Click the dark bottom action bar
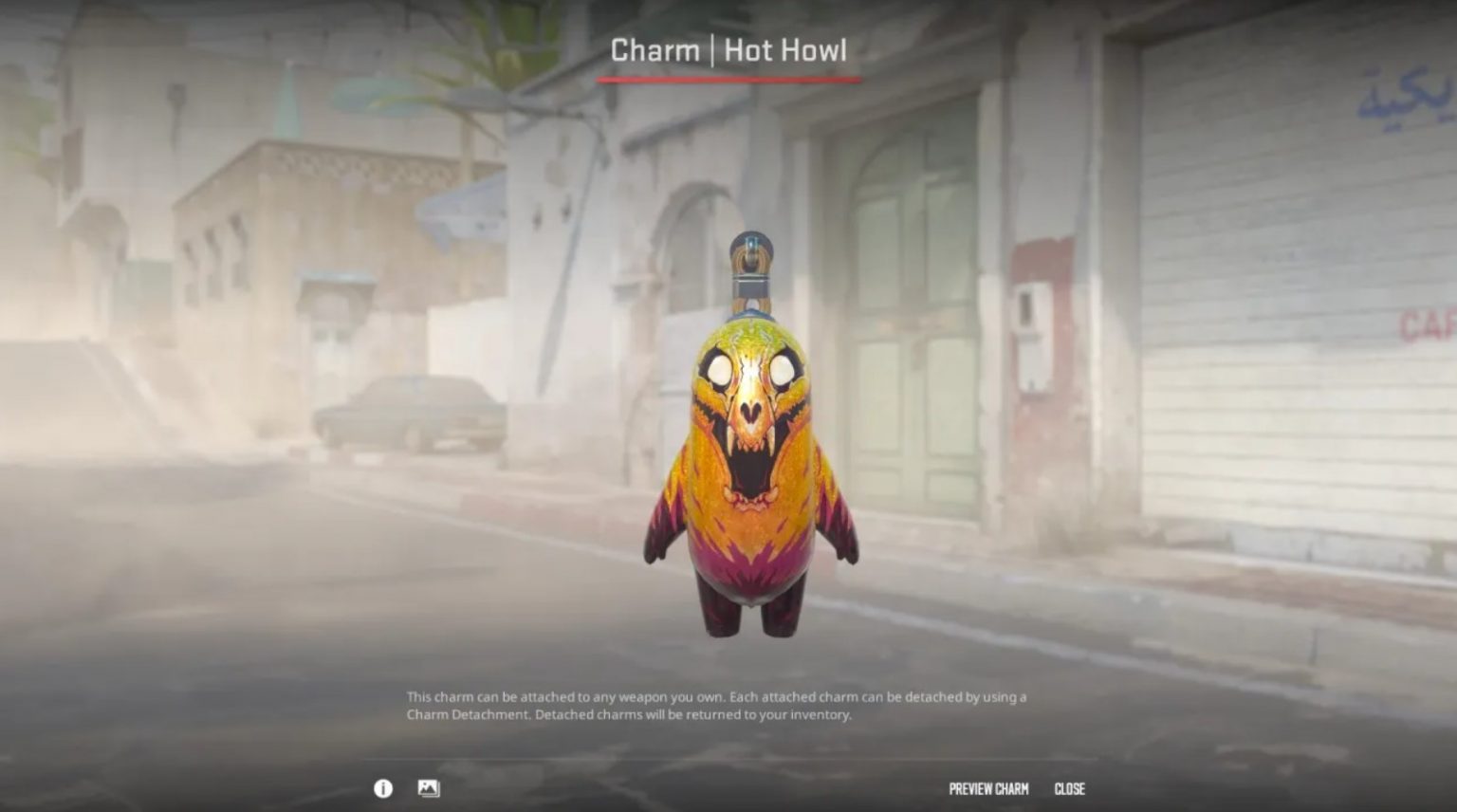The width and height of the screenshot is (1457, 812). click(x=728, y=787)
